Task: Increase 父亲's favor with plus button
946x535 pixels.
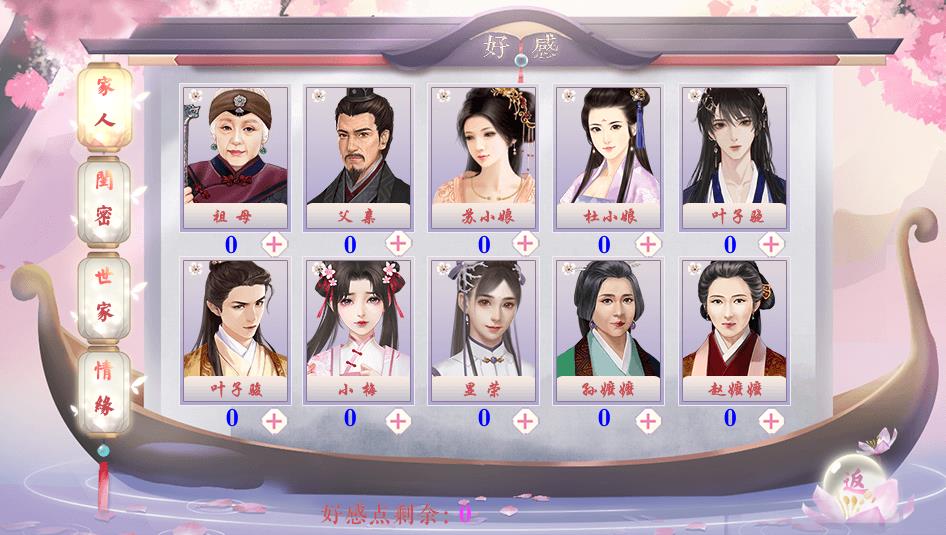Action: point(398,244)
